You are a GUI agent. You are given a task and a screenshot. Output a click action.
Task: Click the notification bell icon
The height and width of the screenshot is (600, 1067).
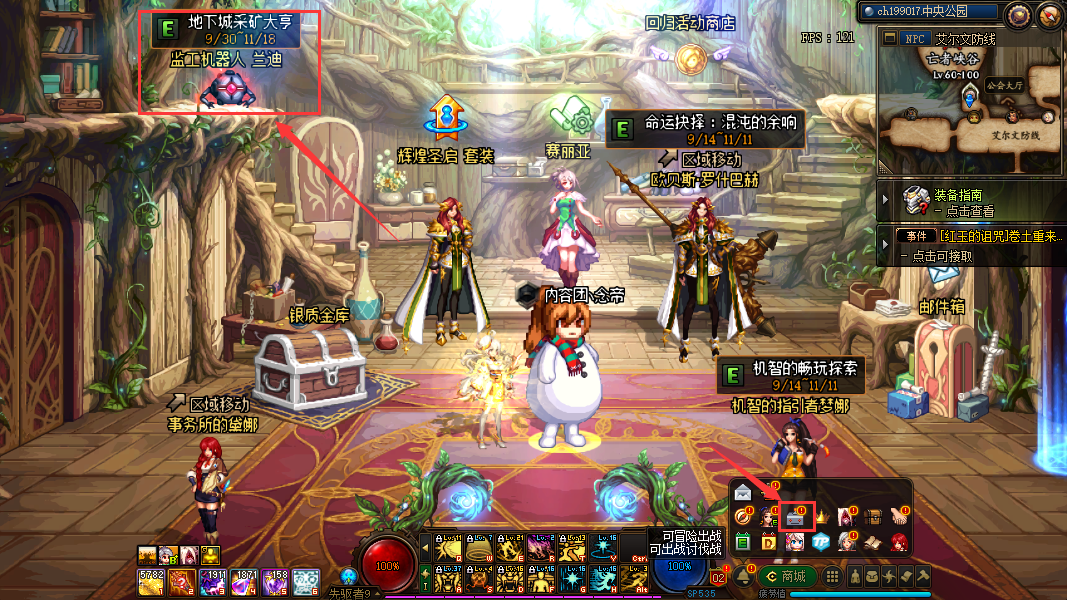(743, 577)
